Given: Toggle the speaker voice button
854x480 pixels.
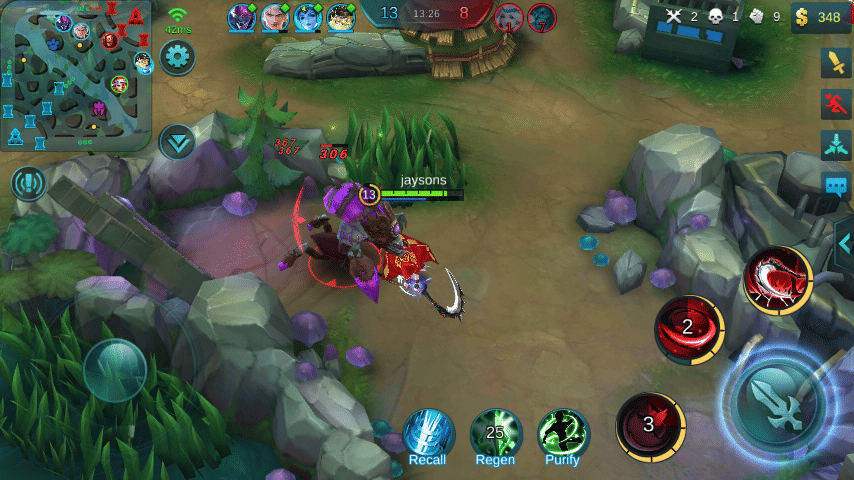Looking at the screenshot, I should 29,184.
